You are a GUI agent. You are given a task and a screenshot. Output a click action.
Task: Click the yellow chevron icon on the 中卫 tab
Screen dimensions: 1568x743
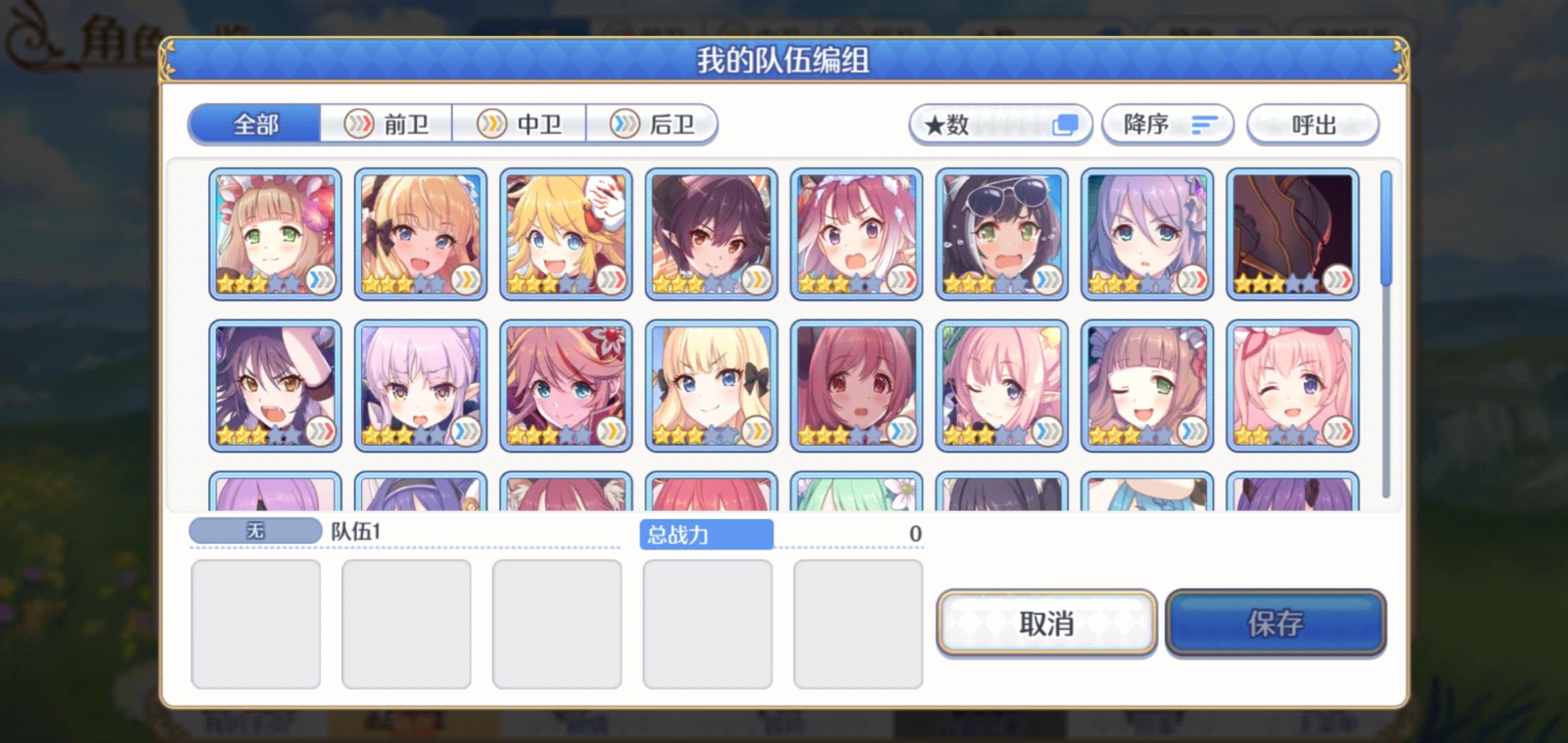tap(492, 124)
